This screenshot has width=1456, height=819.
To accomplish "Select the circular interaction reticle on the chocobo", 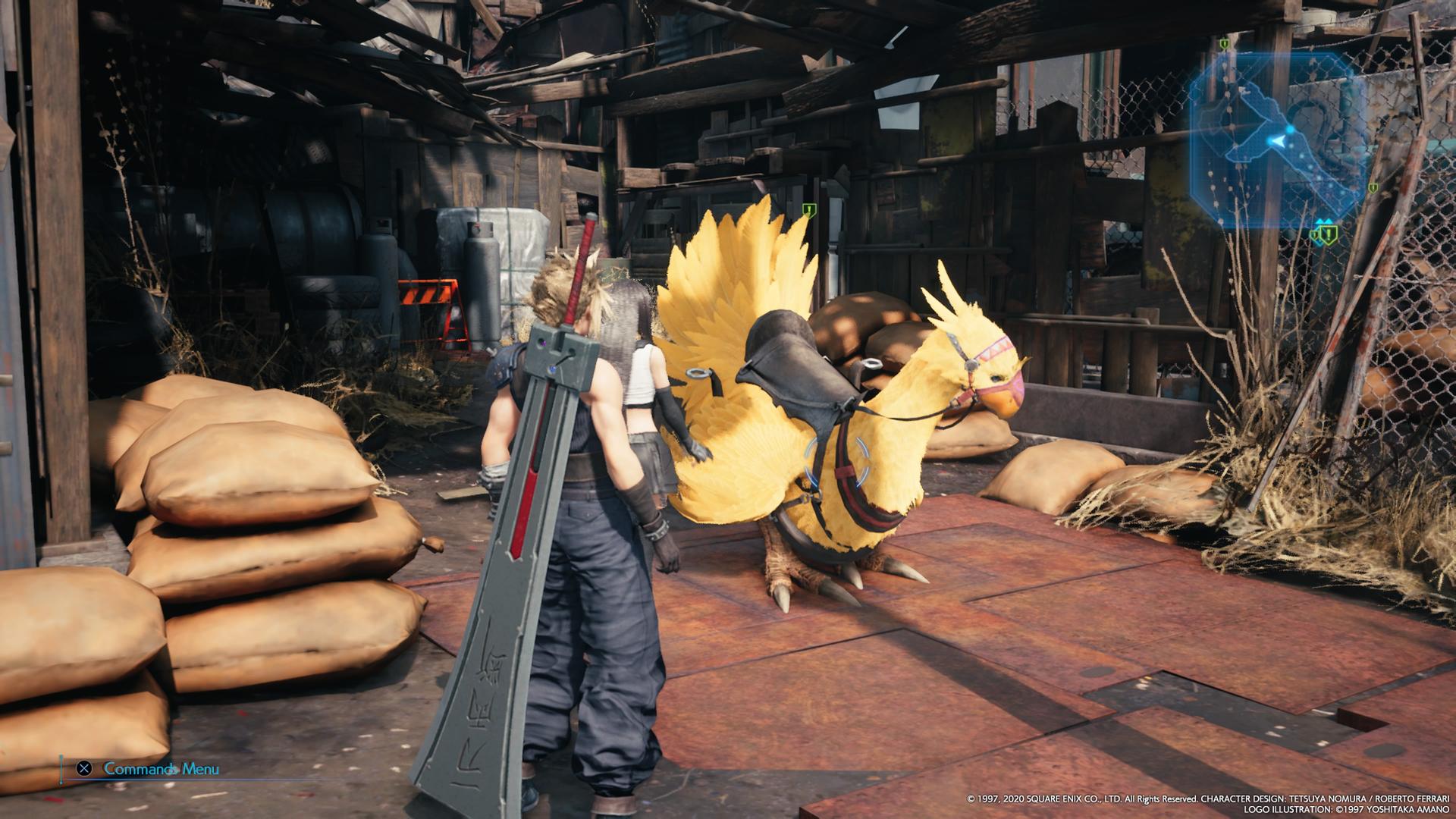I will coord(835,460).
